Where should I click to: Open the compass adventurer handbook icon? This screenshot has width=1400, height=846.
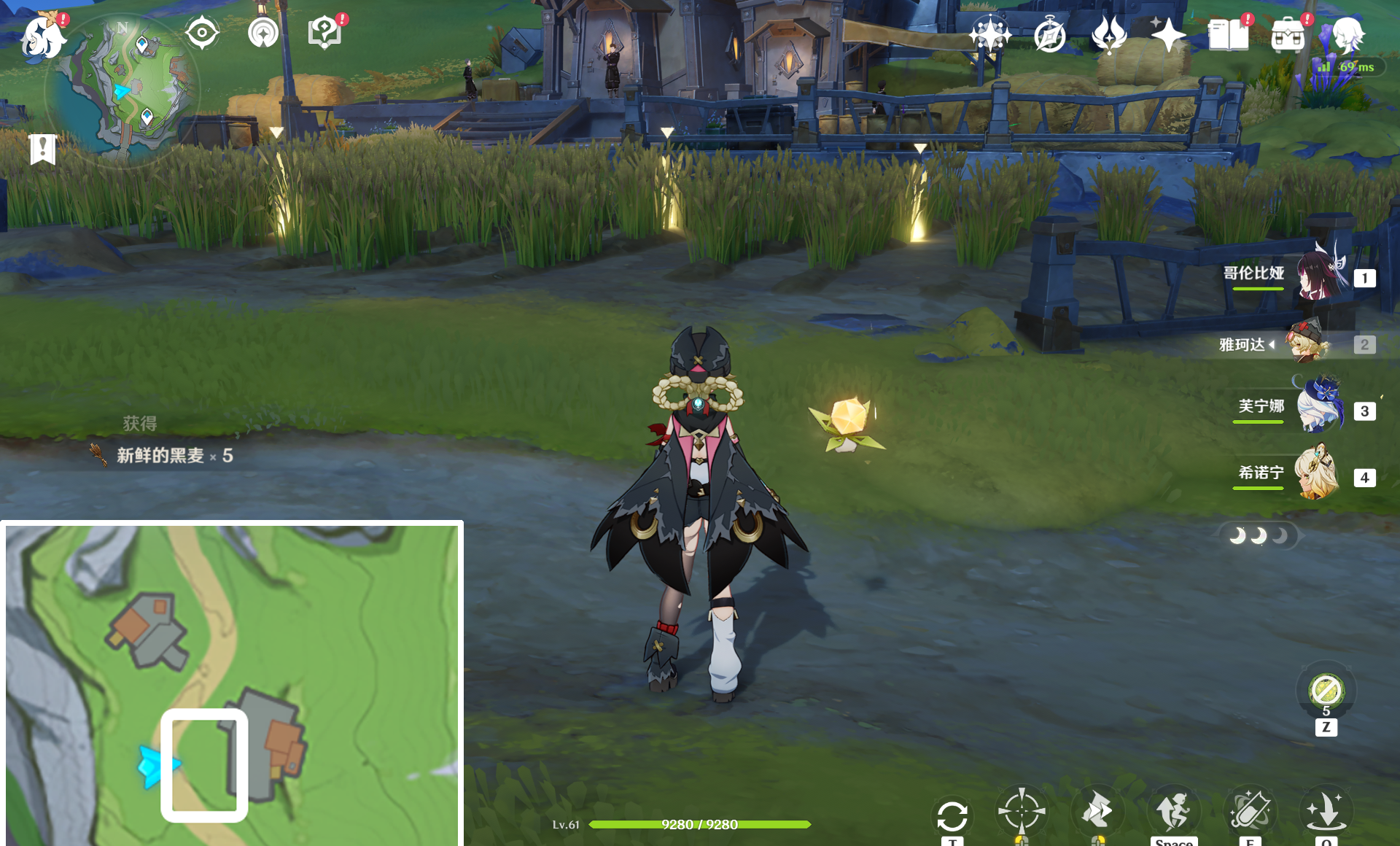[x=1050, y=35]
